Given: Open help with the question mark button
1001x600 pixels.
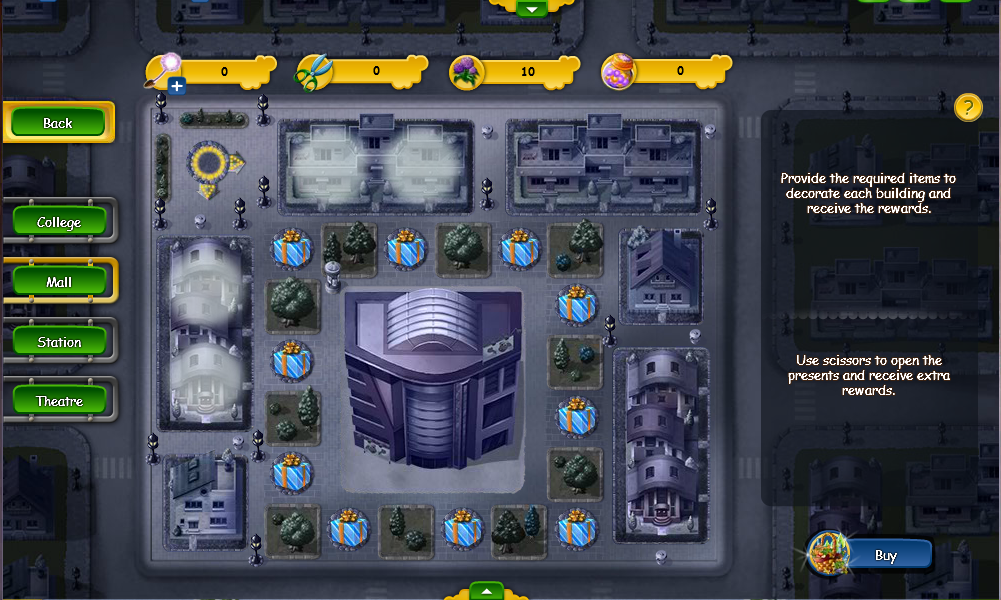Looking at the screenshot, I should point(967,107).
